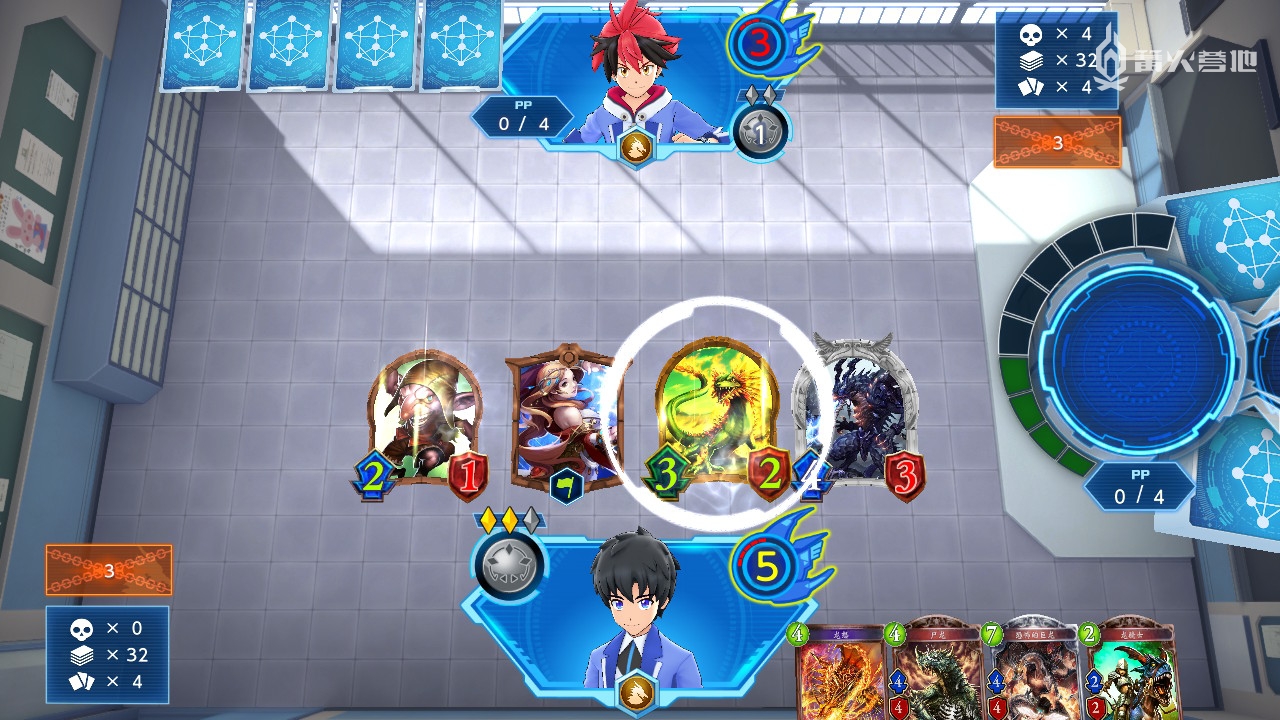
Task: Activate the player's evolution orb beside the leader
Action: (x=509, y=565)
